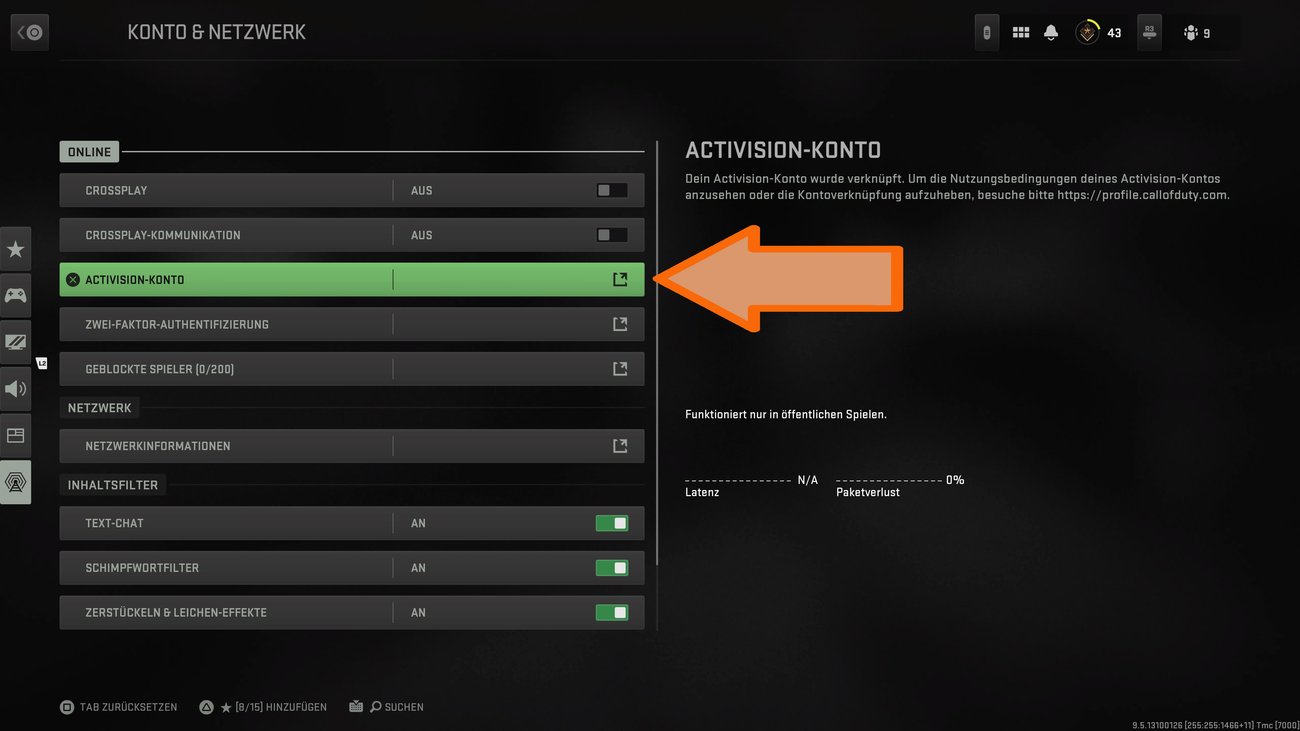Turn off the Schimpfwortfilter switch

[612, 567]
